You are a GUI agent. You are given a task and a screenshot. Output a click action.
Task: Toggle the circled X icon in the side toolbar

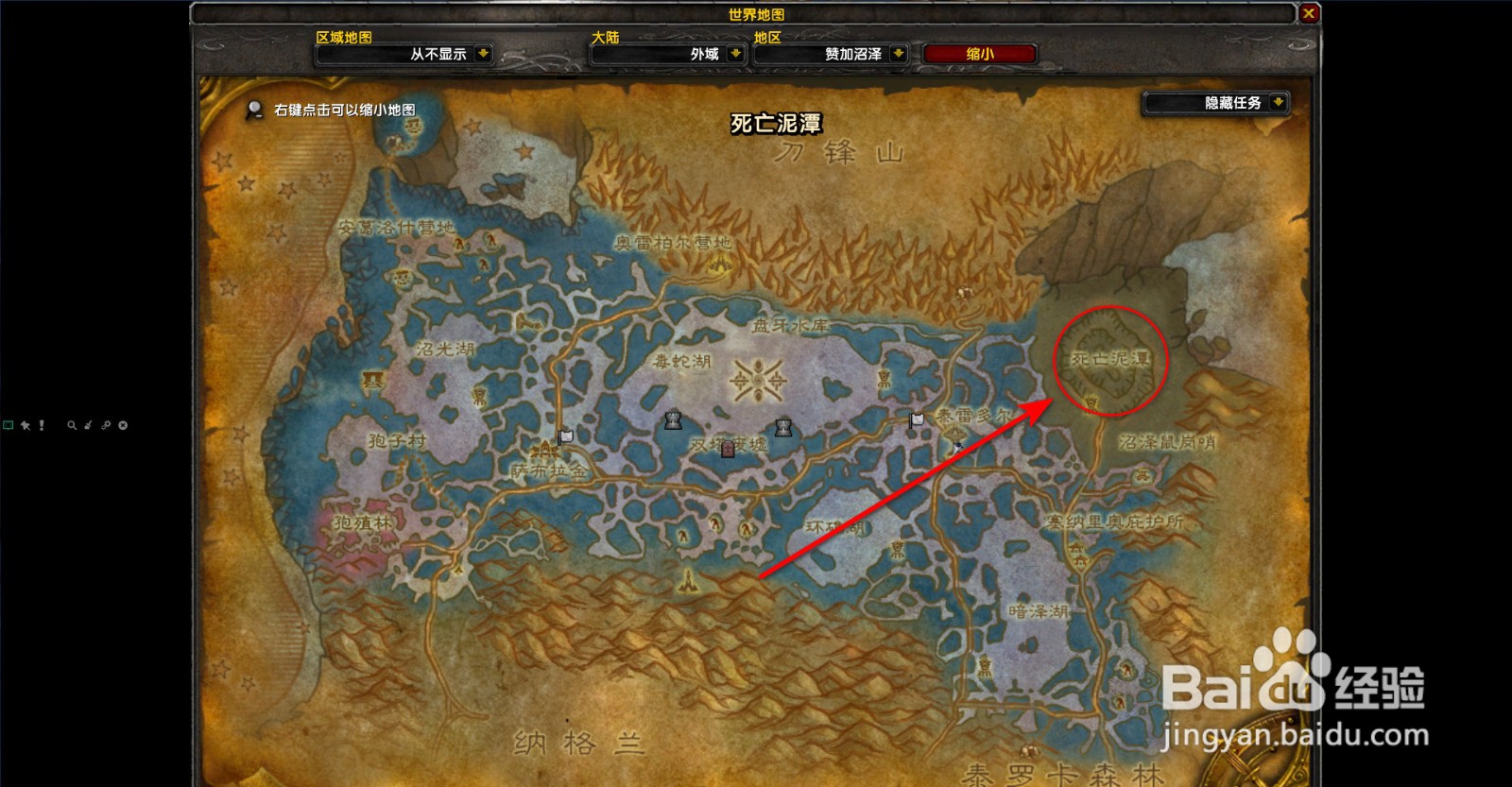(123, 425)
